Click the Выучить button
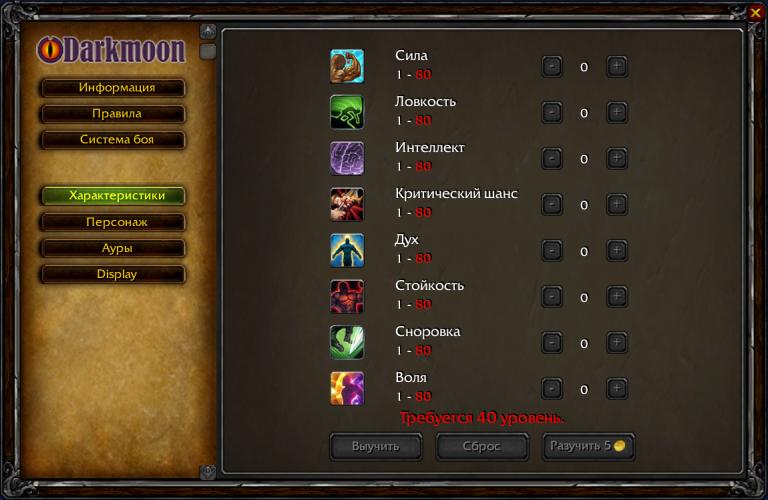The image size is (768, 500). click(376, 446)
